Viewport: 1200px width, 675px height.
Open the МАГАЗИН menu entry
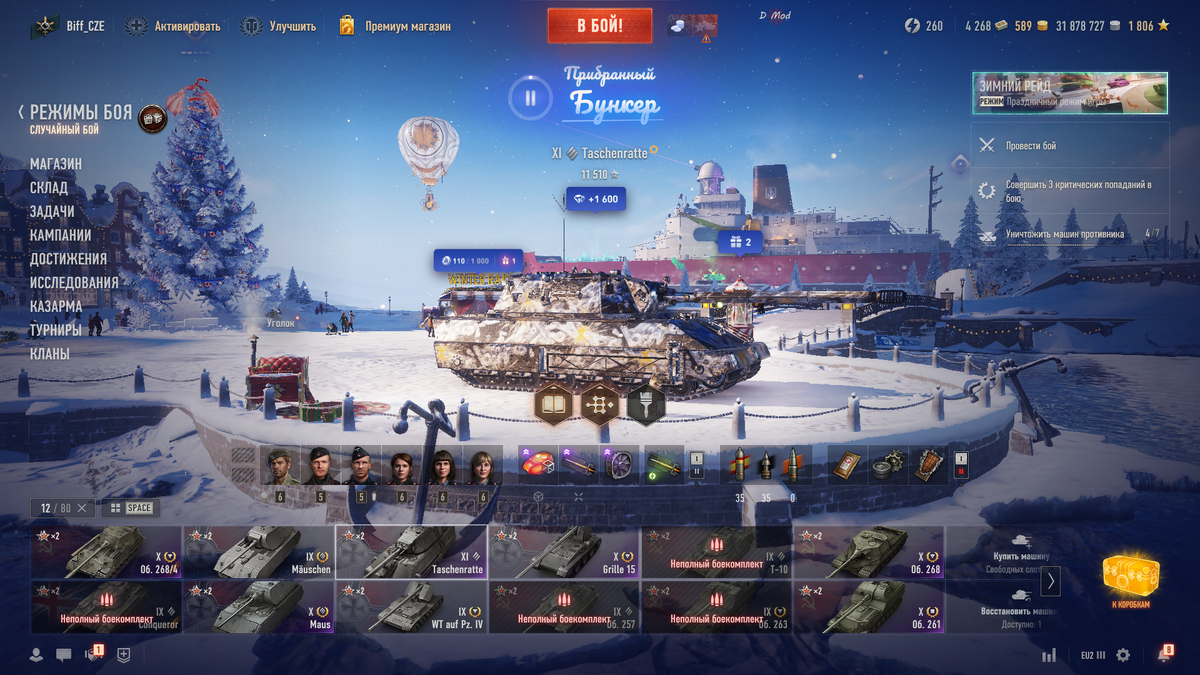pos(56,164)
